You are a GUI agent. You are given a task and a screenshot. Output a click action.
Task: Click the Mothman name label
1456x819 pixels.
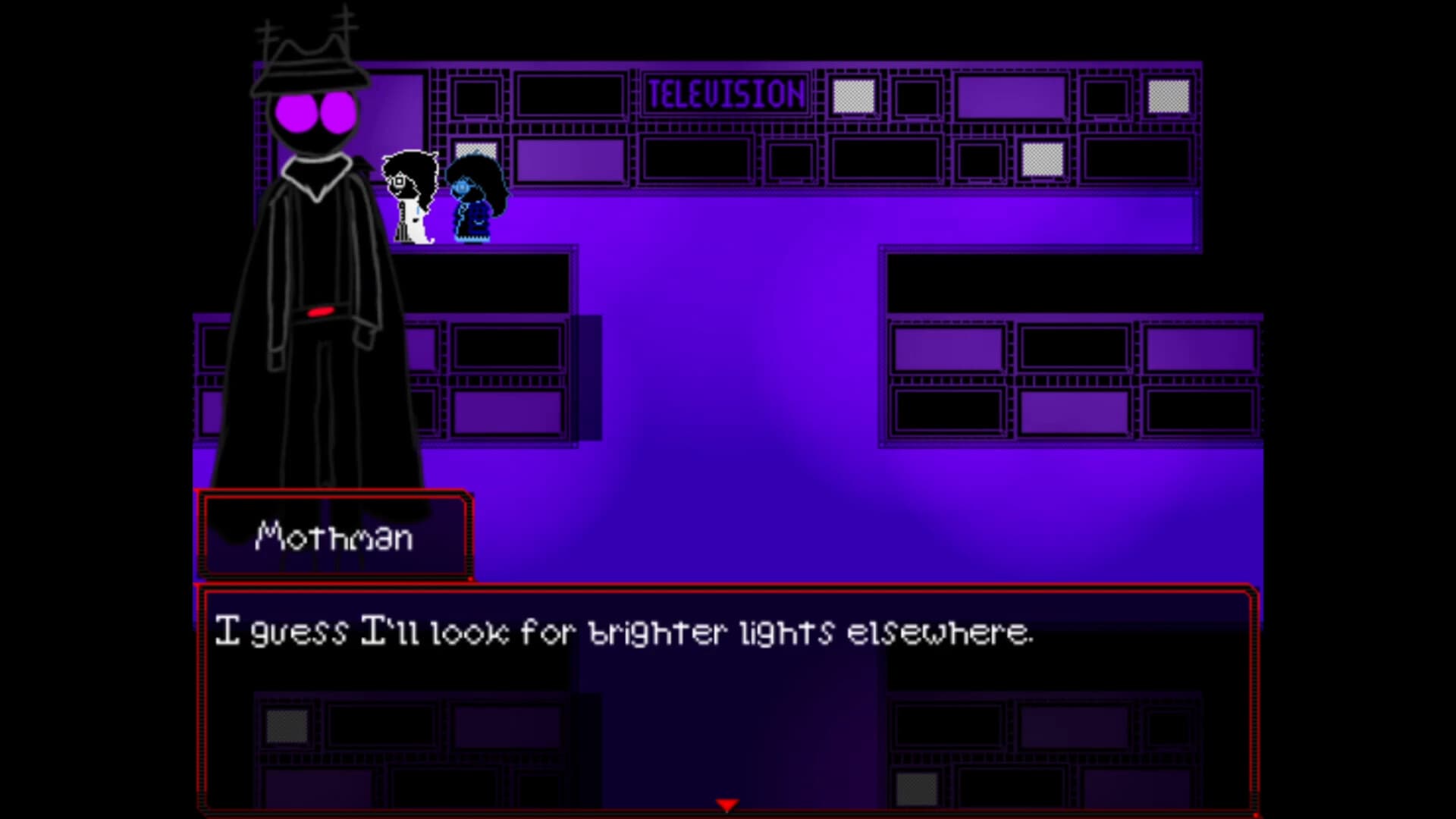click(334, 538)
